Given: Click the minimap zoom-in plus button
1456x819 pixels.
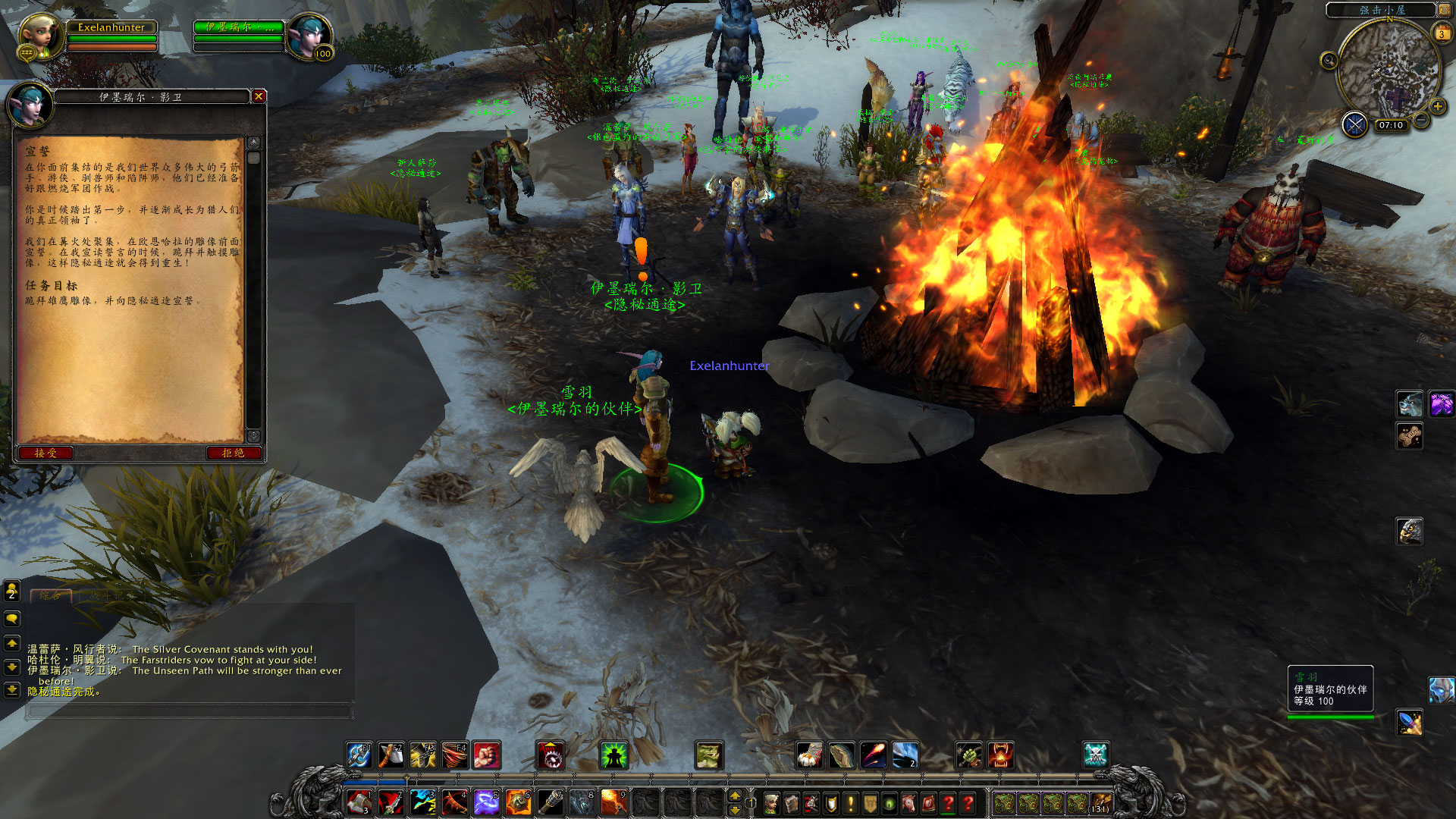Looking at the screenshot, I should click(x=1438, y=107).
